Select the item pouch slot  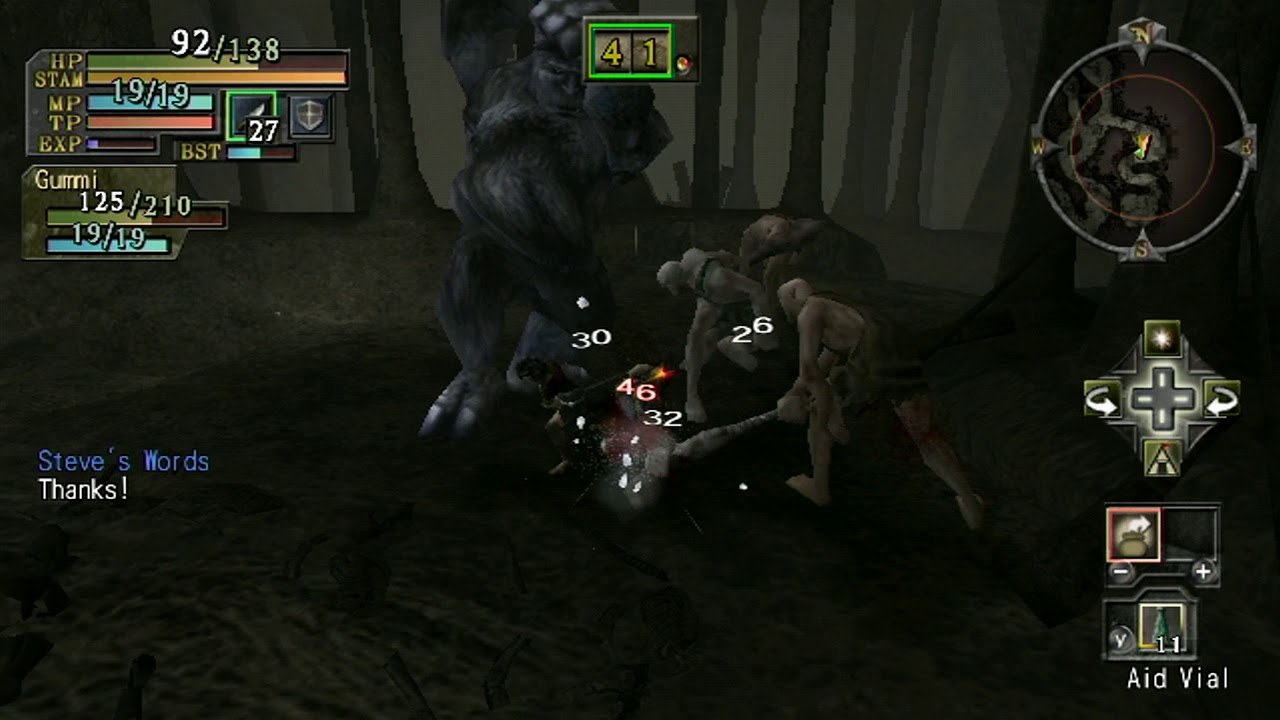(x=1133, y=535)
